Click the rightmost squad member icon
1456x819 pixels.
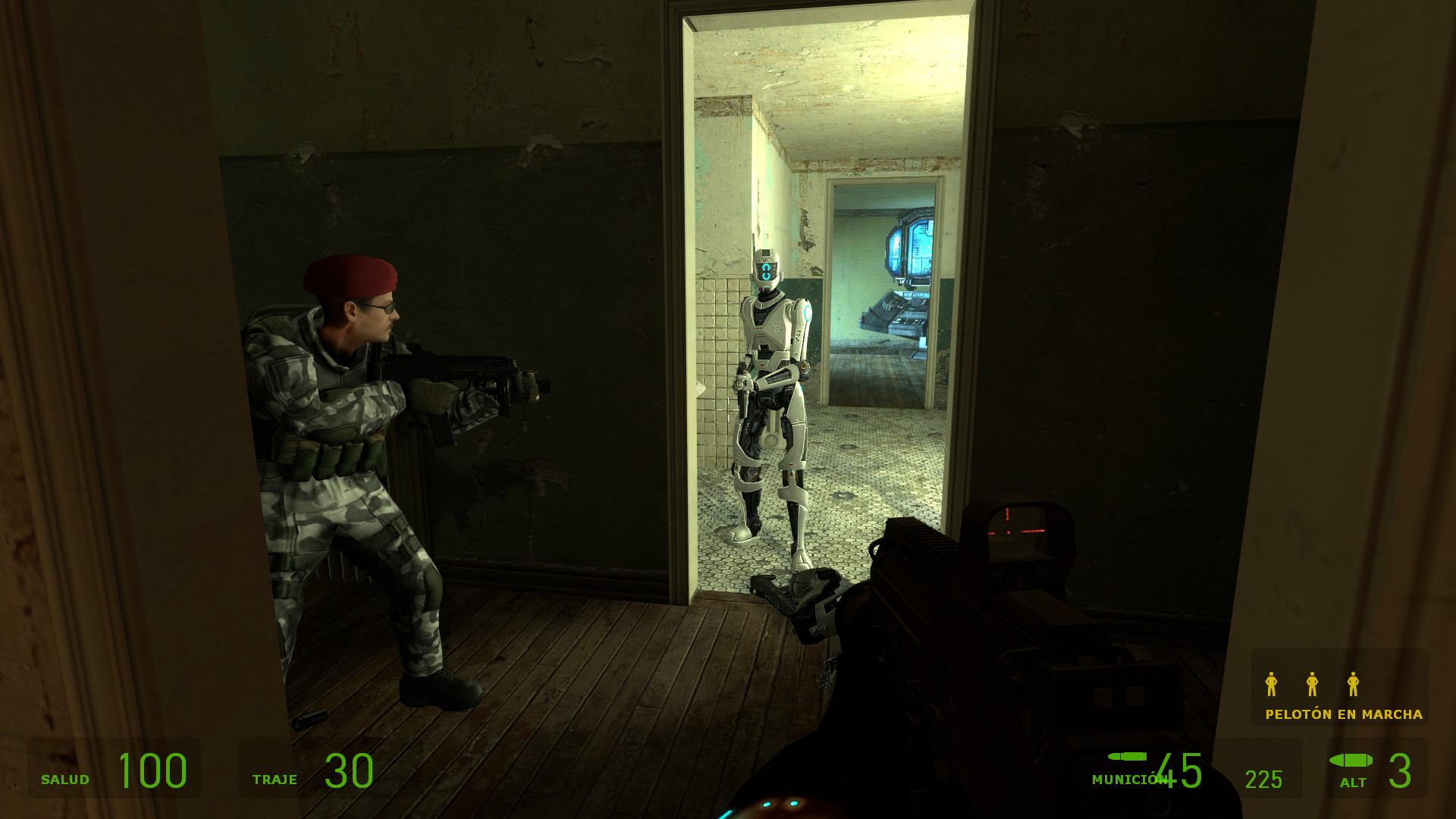click(x=1354, y=685)
